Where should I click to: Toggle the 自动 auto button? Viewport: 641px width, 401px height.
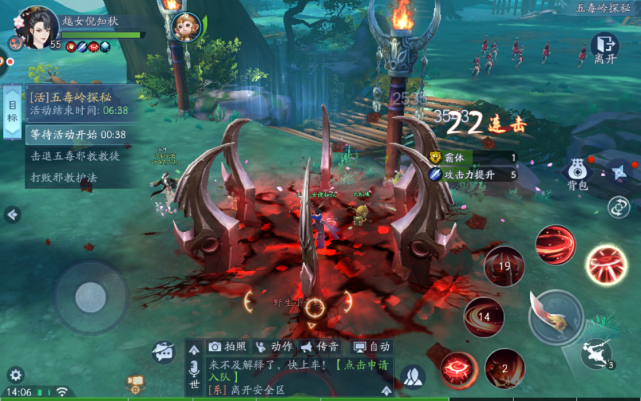(x=372, y=346)
